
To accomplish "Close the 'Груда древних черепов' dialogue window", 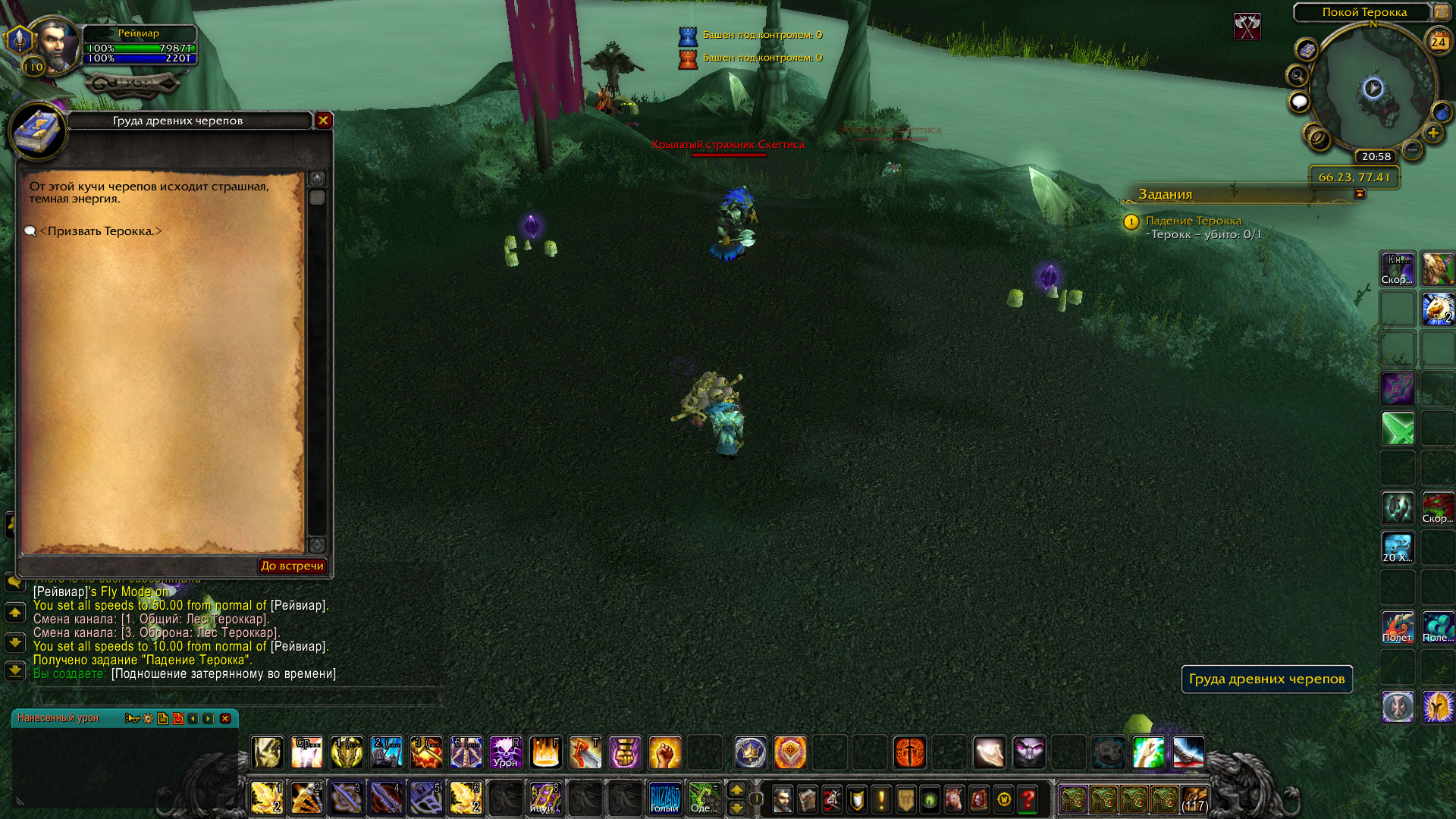I will click(324, 120).
